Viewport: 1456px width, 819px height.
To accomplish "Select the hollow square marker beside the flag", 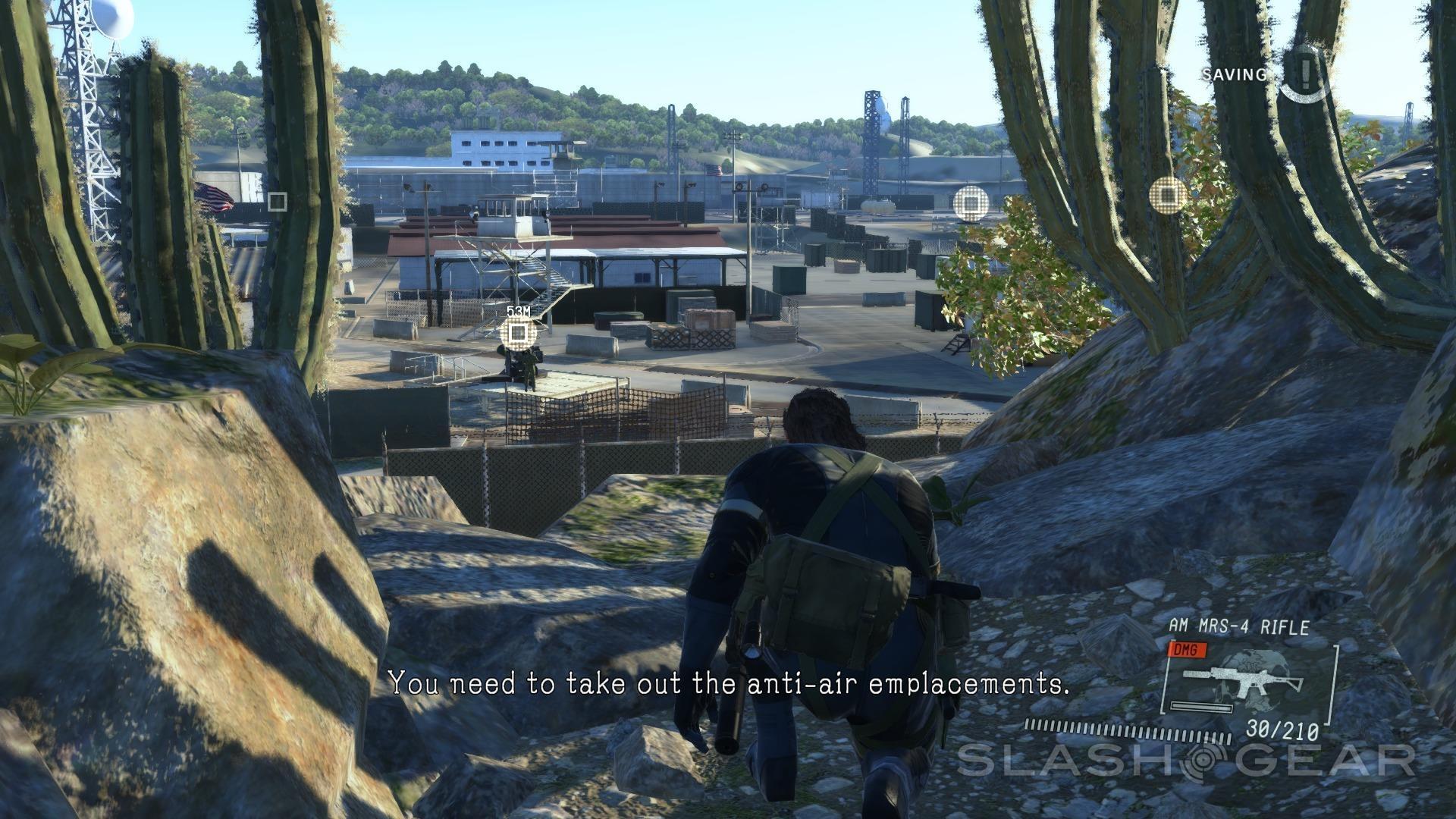I will coord(278,201).
